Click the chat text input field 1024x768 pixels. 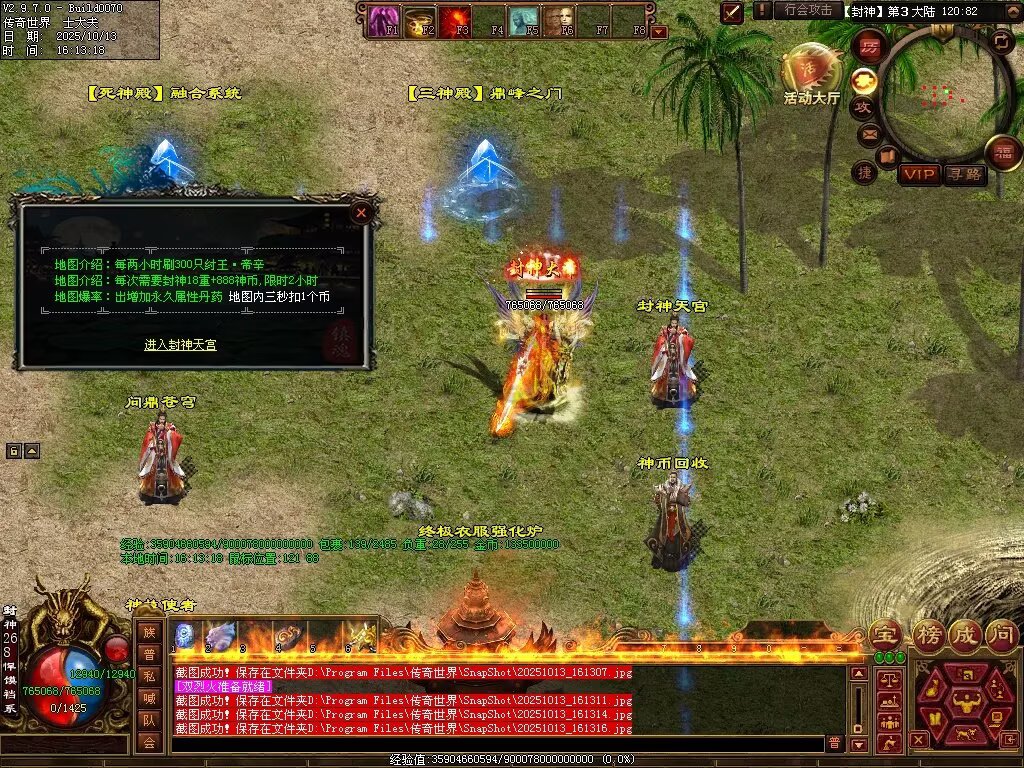pos(495,743)
